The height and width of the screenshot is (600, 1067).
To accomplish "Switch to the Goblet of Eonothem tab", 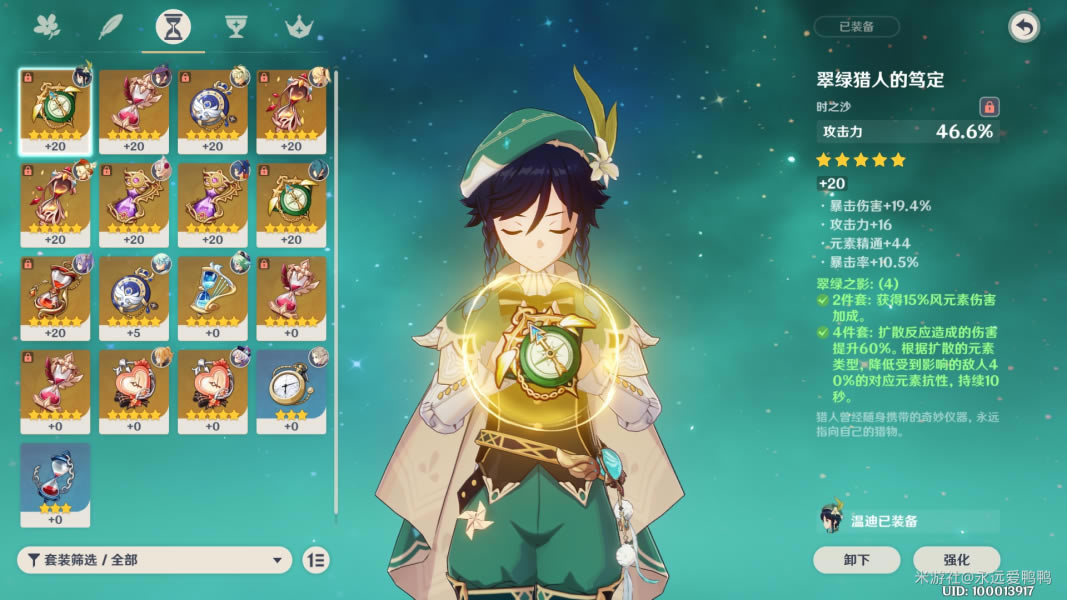I will pos(236,27).
